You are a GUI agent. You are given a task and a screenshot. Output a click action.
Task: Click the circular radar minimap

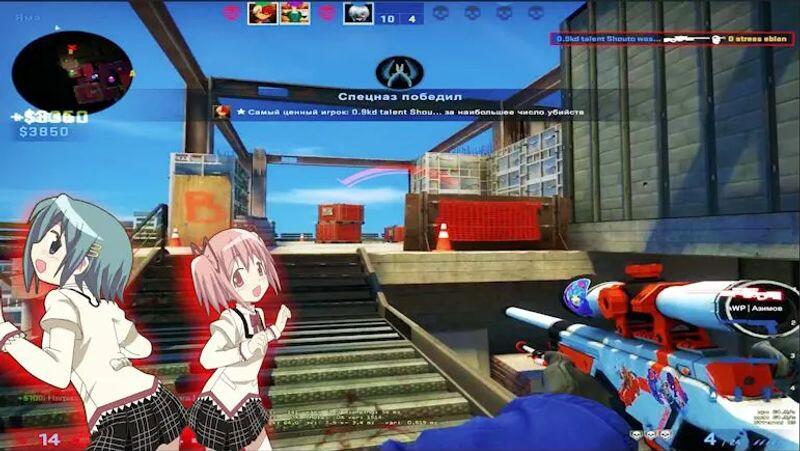(x=72, y=70)
